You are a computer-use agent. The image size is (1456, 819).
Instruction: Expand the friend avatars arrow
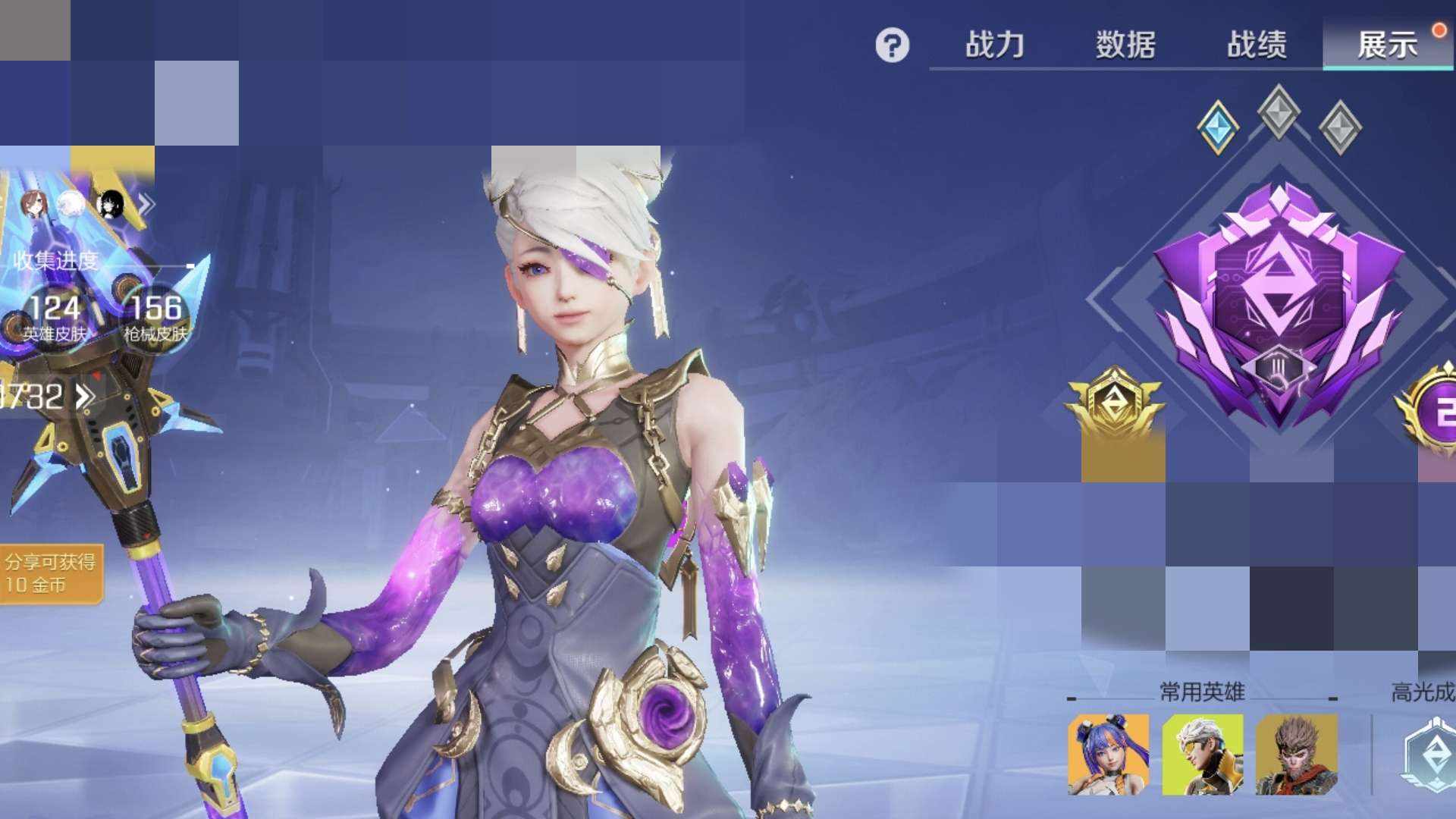[146, 204]
